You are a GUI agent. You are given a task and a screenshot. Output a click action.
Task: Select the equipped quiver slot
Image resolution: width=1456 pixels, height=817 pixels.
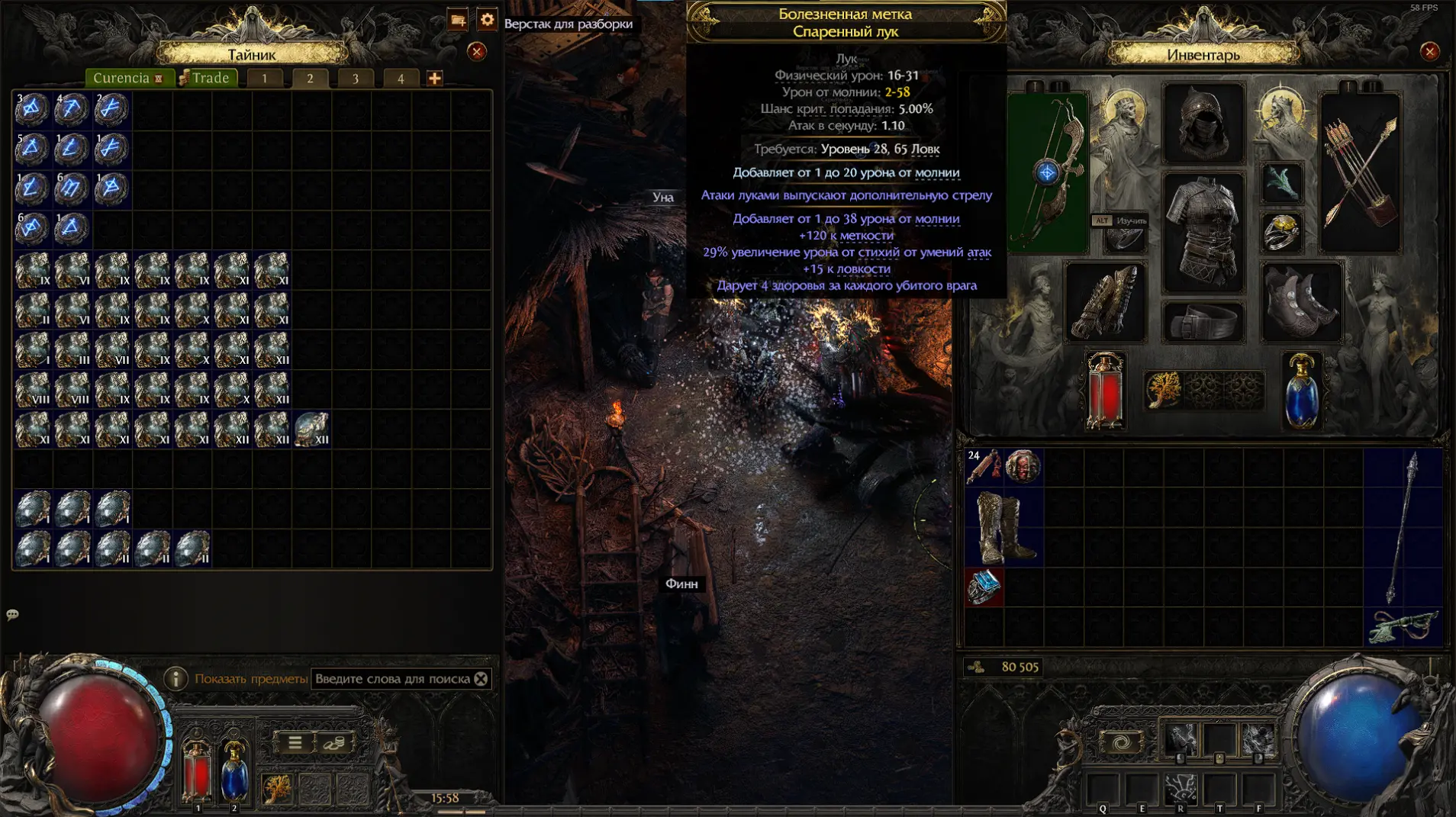point(1361,173)
